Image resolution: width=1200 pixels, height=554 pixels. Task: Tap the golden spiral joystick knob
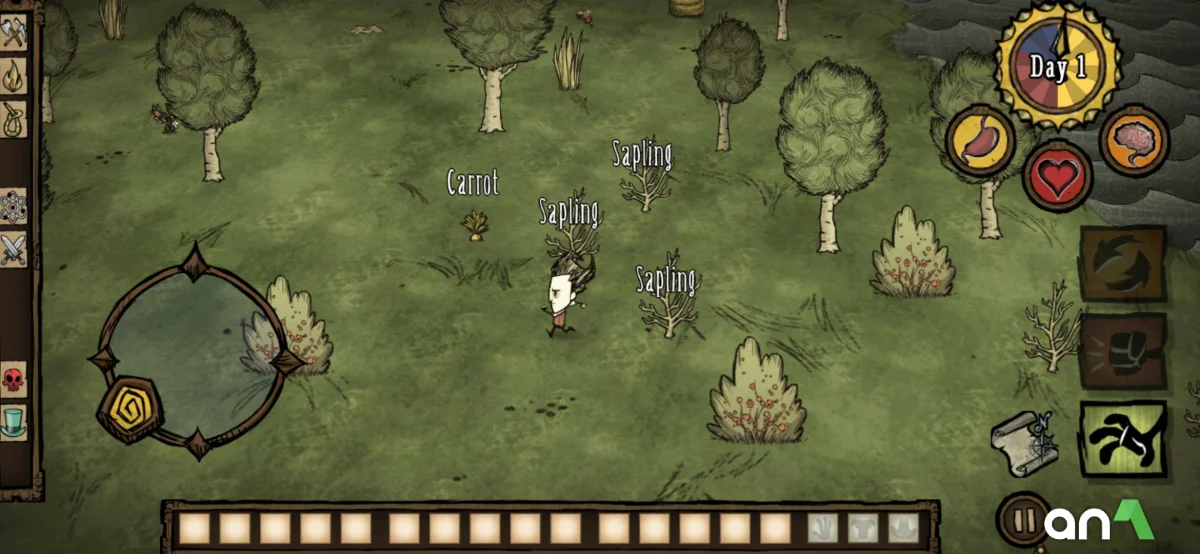click(128, 407)
